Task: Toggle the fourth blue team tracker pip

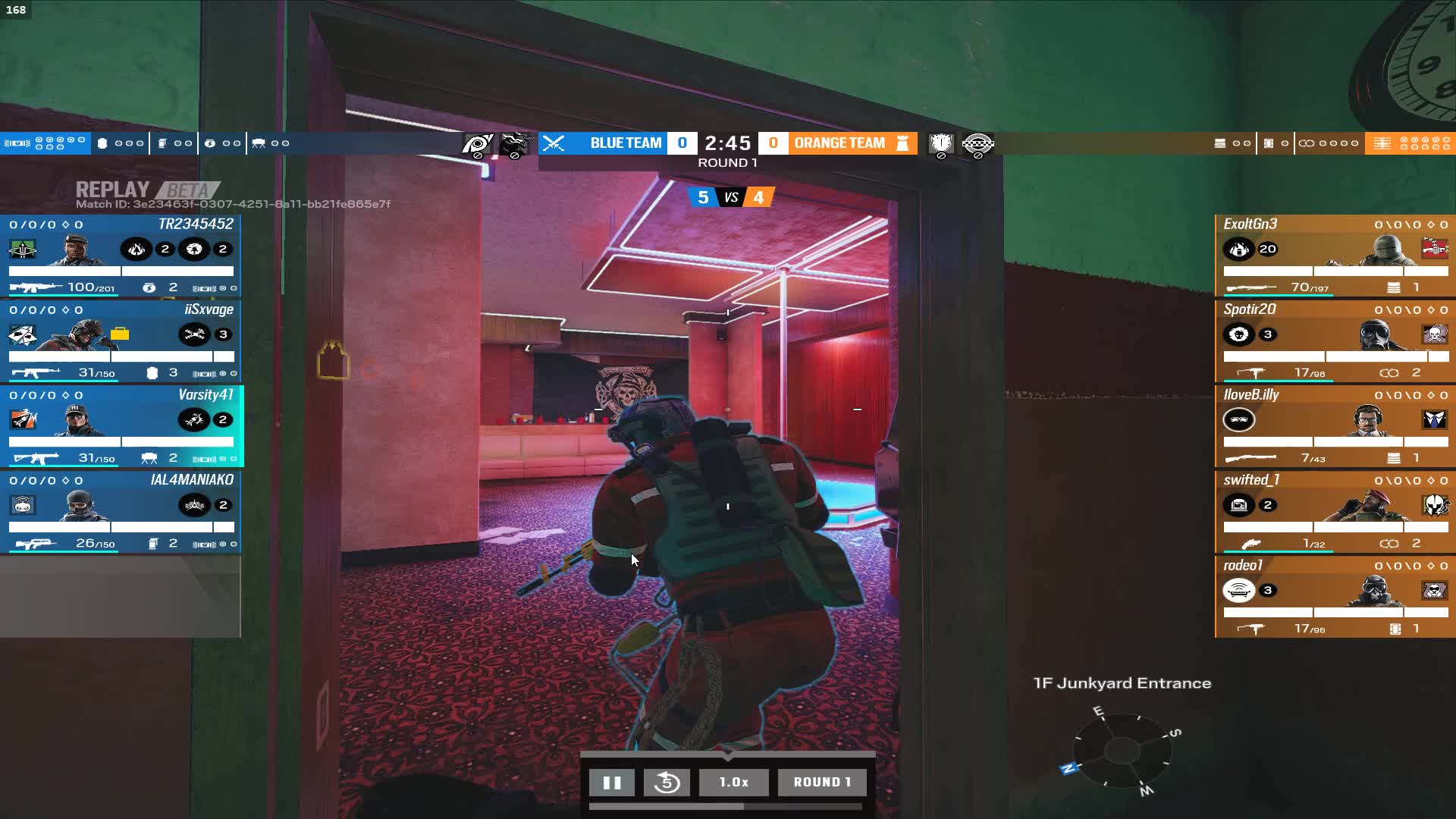Action: click(71, 140)
